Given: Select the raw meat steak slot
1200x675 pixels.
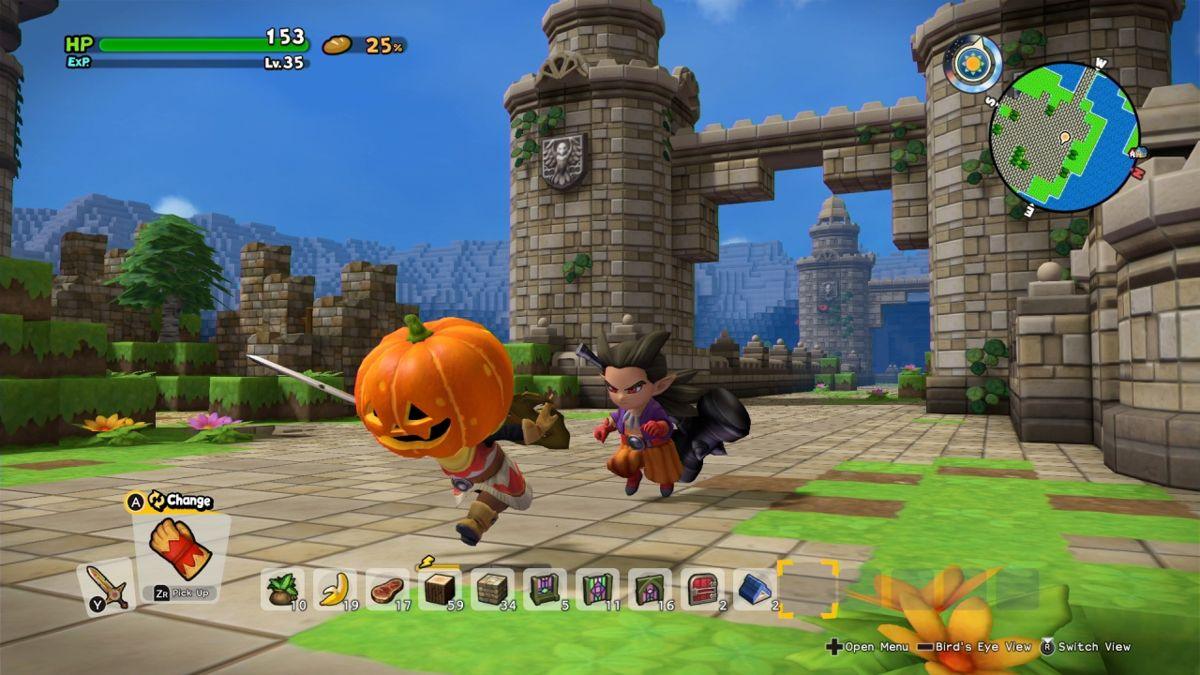Looking at the screenshot, I should [x=387, y=588].
